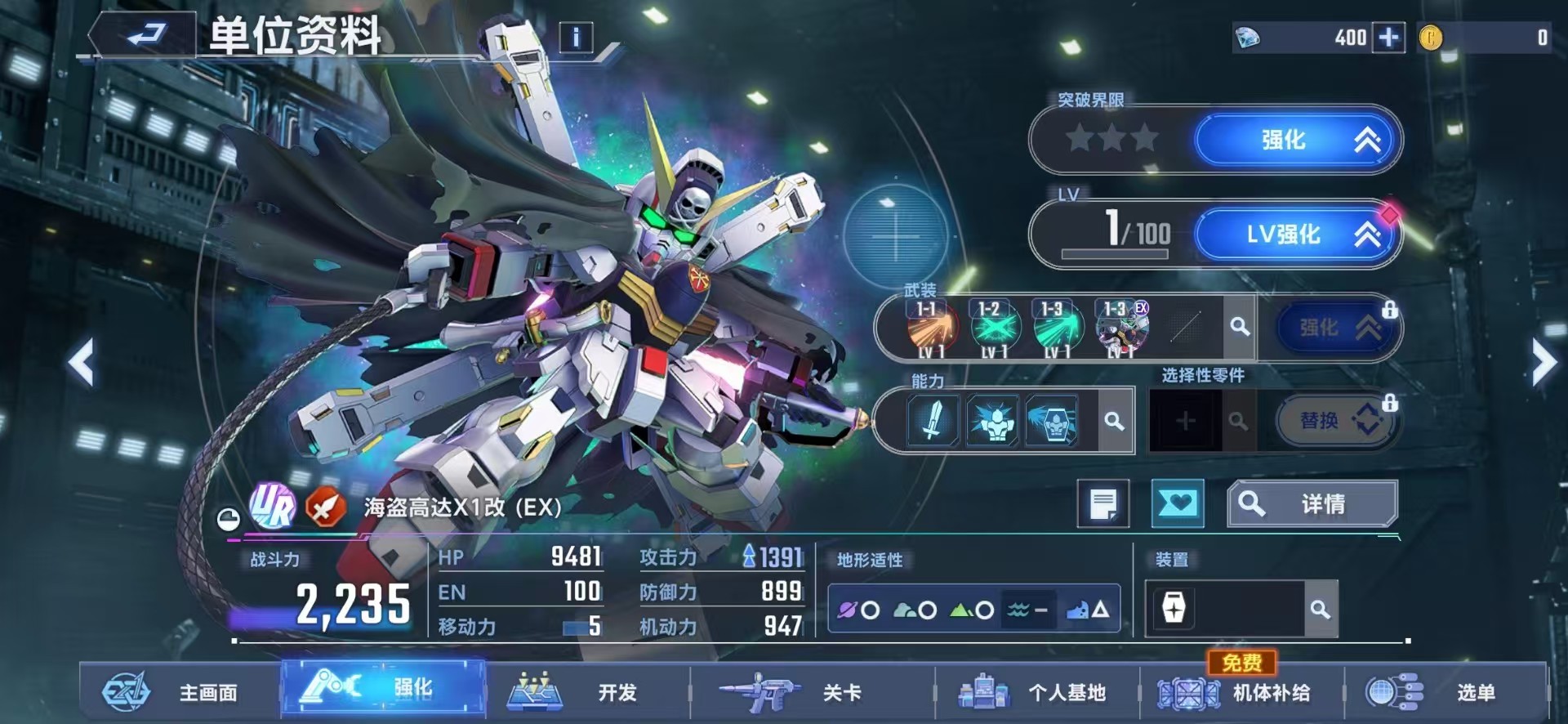The image size is (1568, 724).
Task: Toggle the heart favorite marker
Action: point(1177,503)
